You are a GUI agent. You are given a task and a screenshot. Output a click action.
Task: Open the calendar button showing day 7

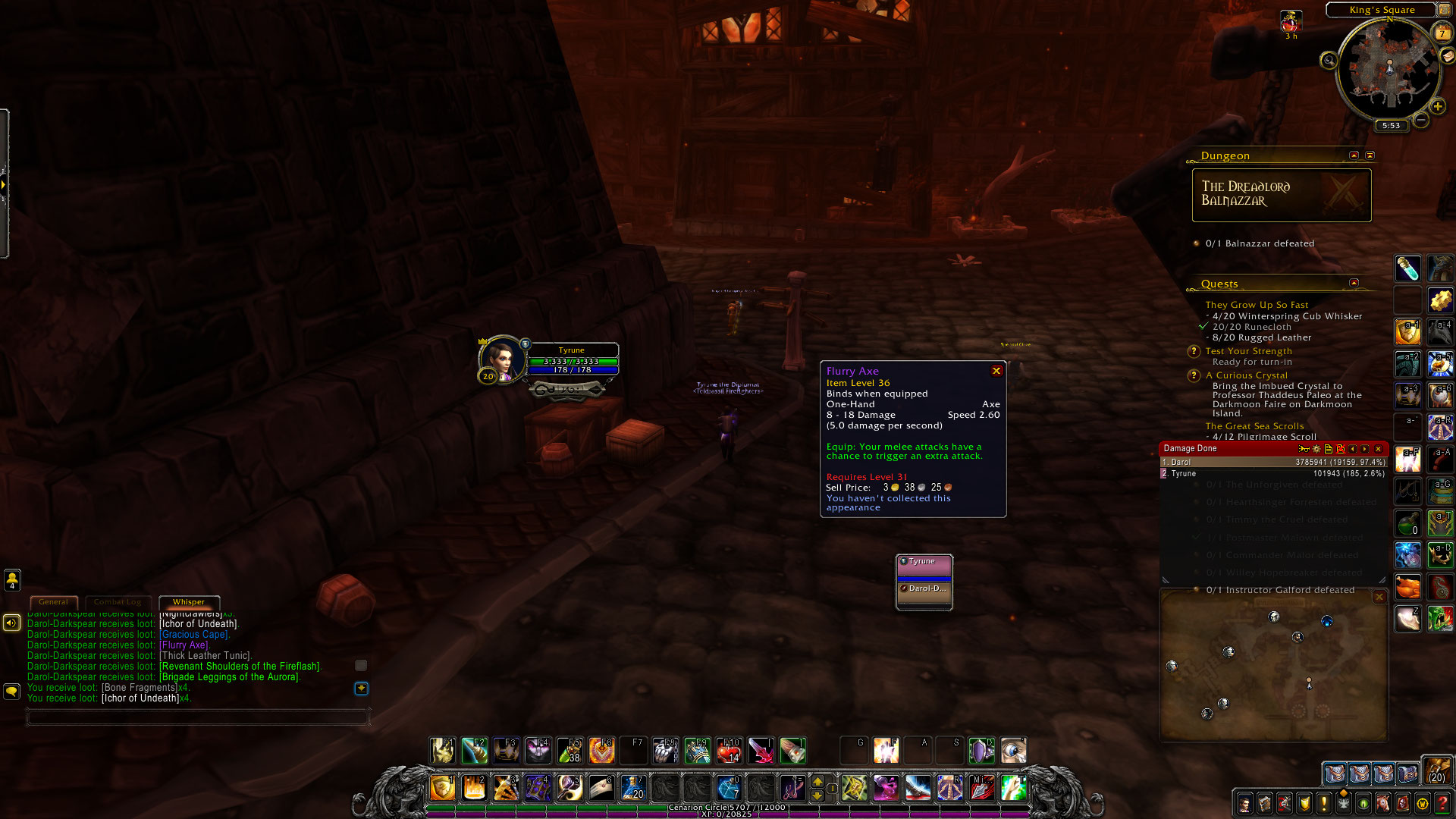pyautogui.click(x=1442, y=33)
